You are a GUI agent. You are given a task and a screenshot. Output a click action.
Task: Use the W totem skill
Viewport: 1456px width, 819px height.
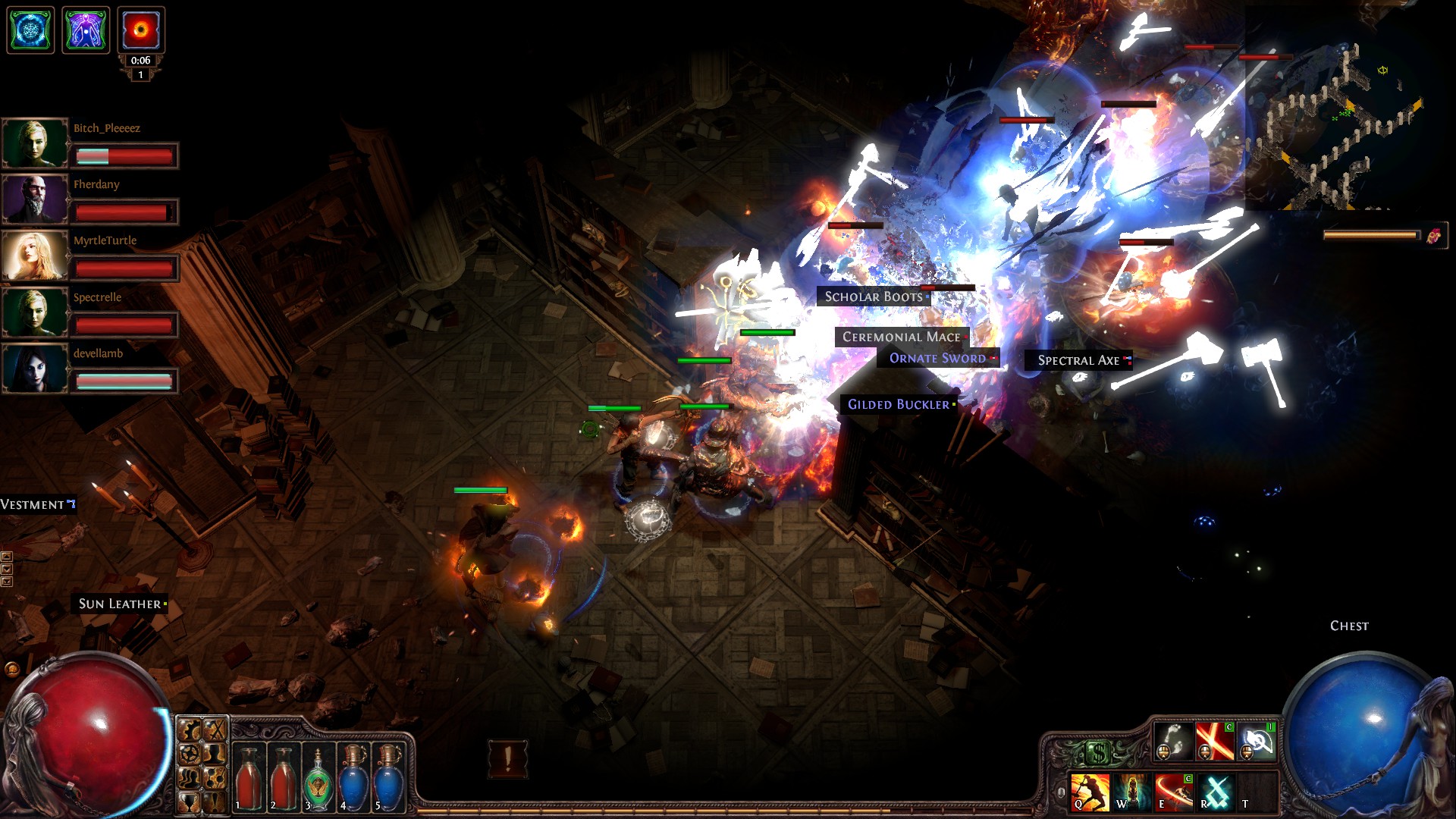(x=1131, y=792)
